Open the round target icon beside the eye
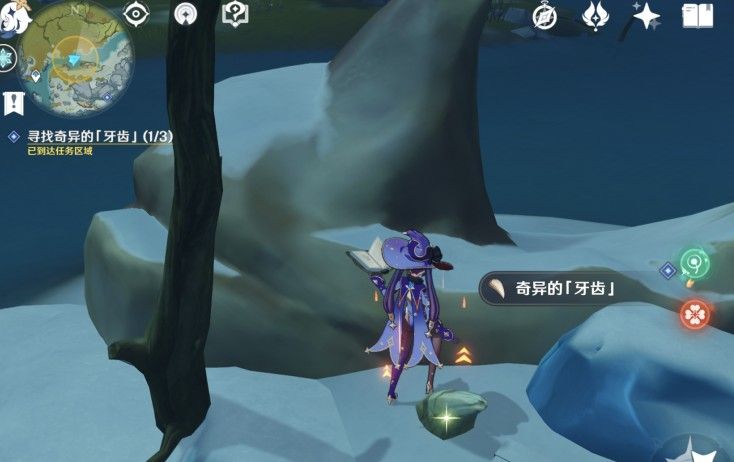 click(185, 14)
